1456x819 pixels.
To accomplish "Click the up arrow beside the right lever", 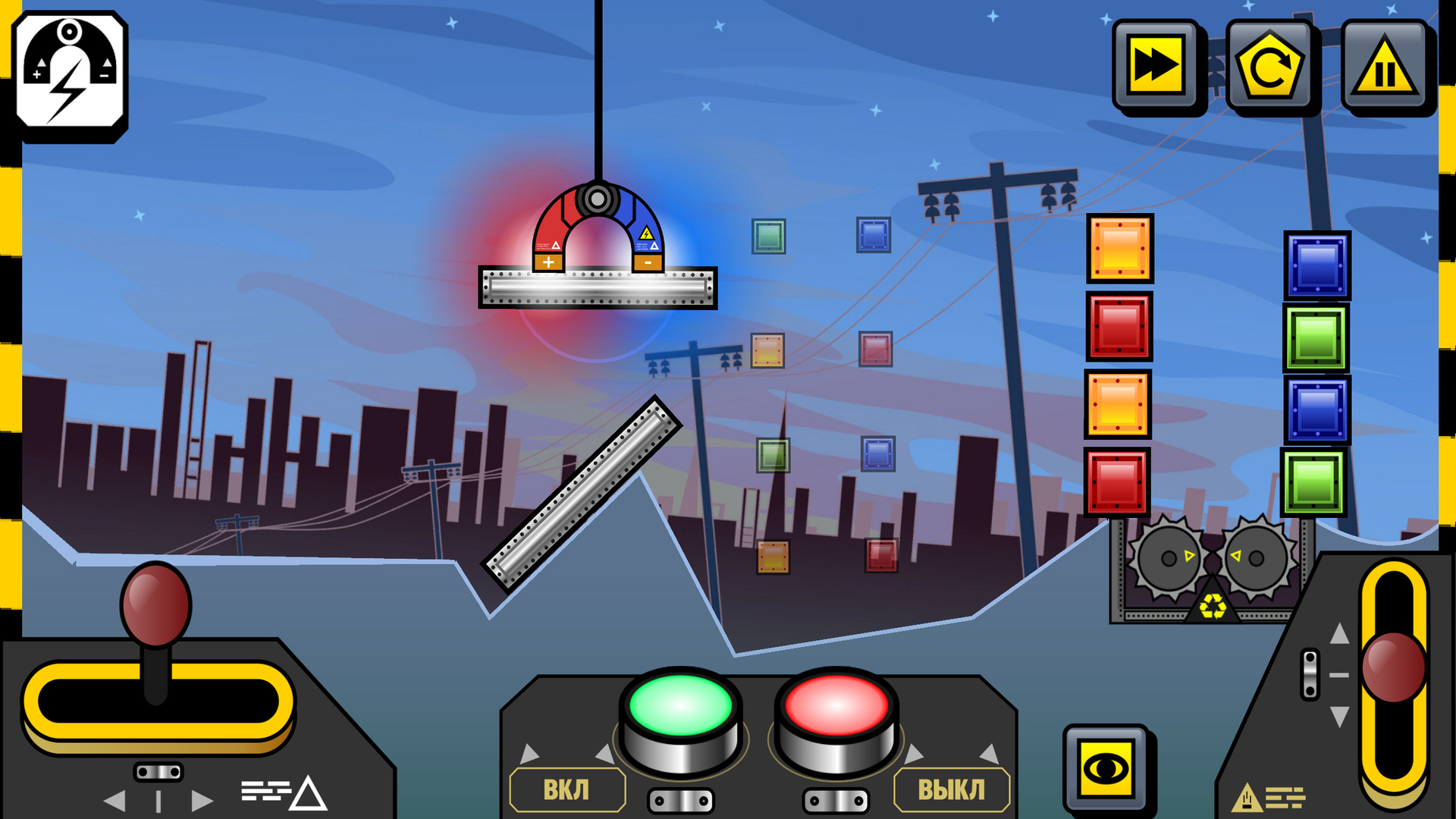I will (x=1340, y=634).
